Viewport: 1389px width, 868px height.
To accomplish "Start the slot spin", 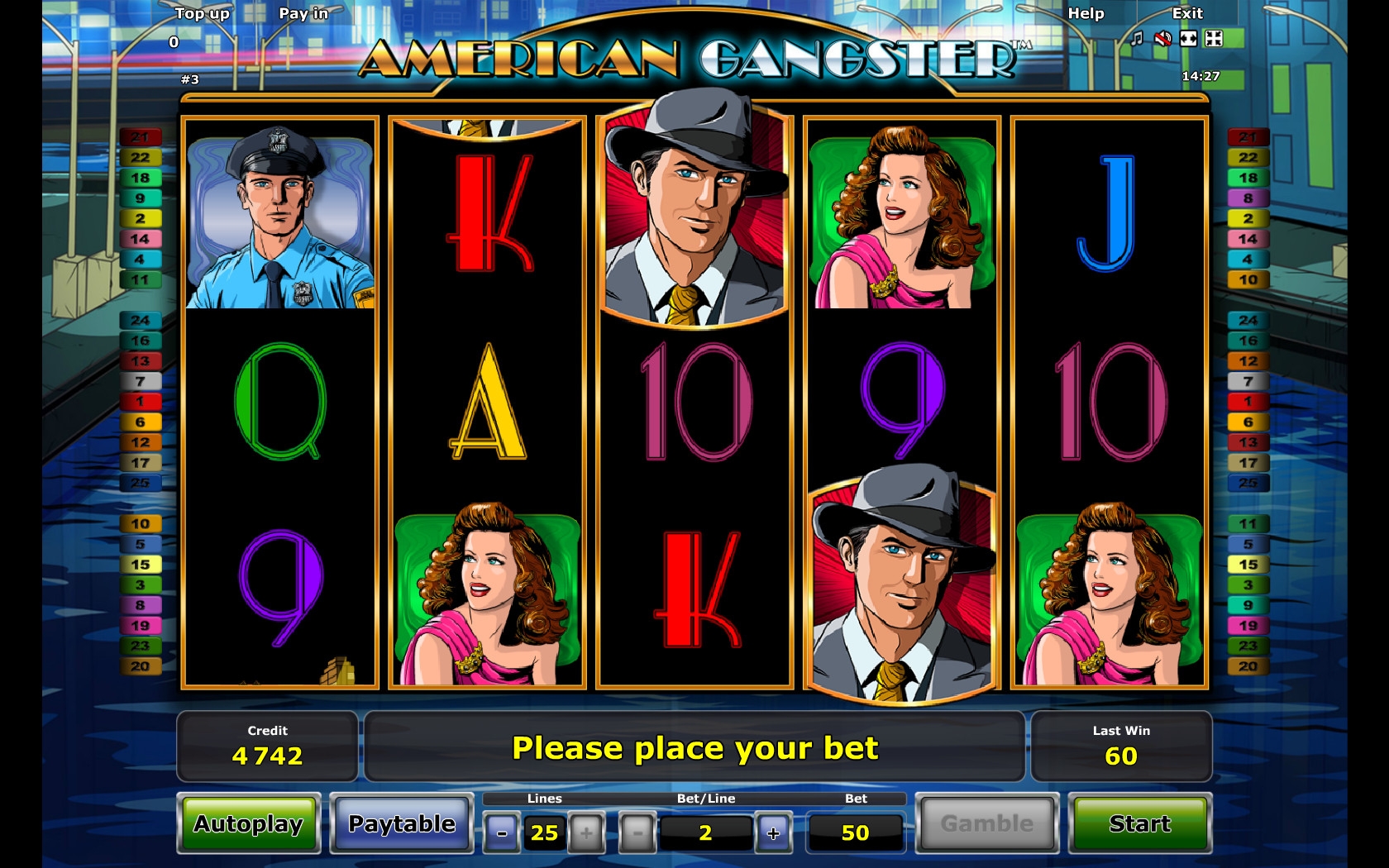I will point(1139,824).
